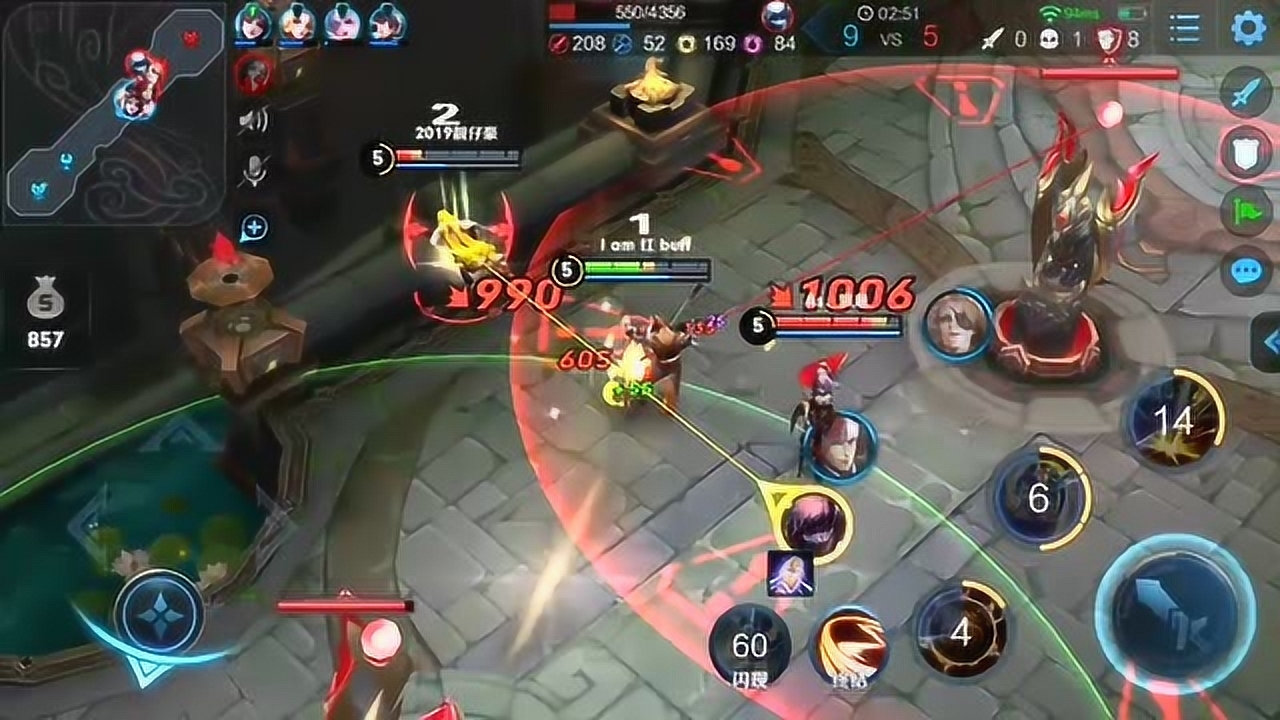
Task: Use the orange Execute summoner spell
Action: pyautogui.click(x=849, y=646)
